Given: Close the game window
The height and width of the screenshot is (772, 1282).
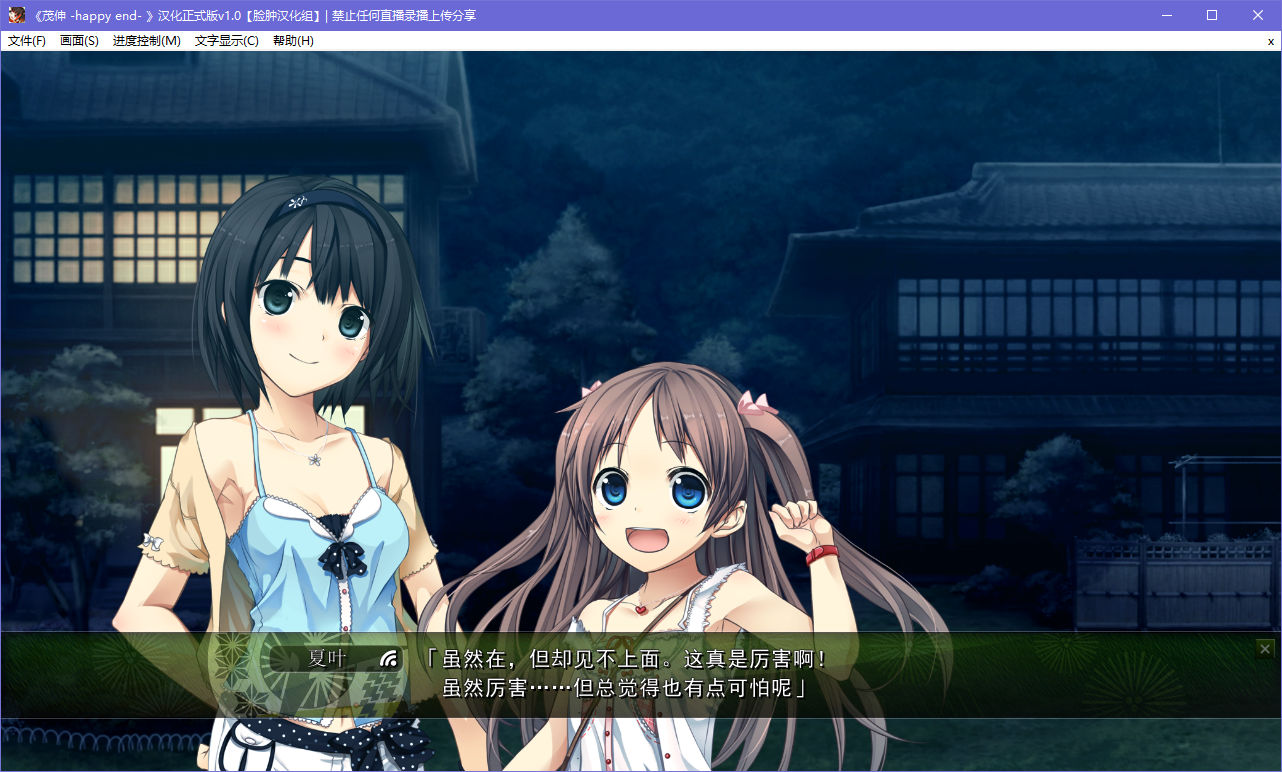Looking at the screenshot, I should click(x=1258, y=15).
